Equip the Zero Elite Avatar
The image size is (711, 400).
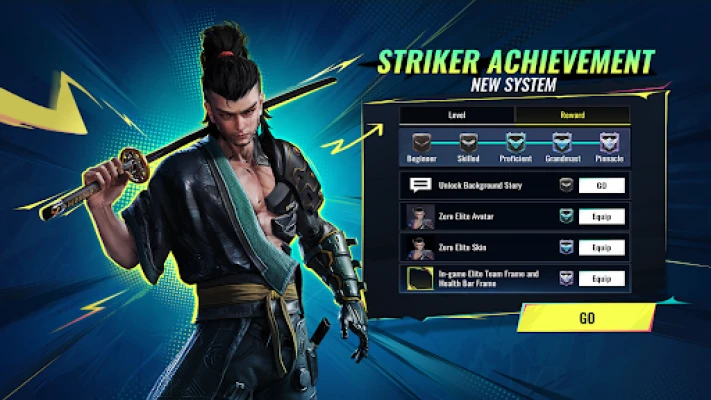pyautogui.click(x=601, y=216)
